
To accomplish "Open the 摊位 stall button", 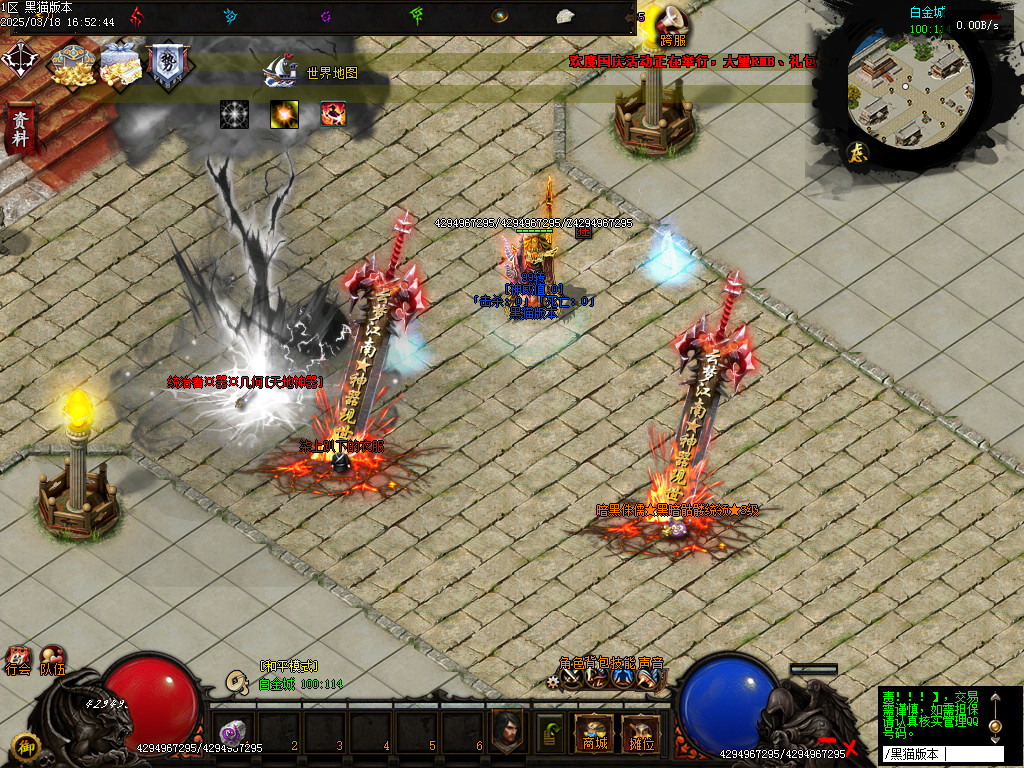I will (638, 733).
